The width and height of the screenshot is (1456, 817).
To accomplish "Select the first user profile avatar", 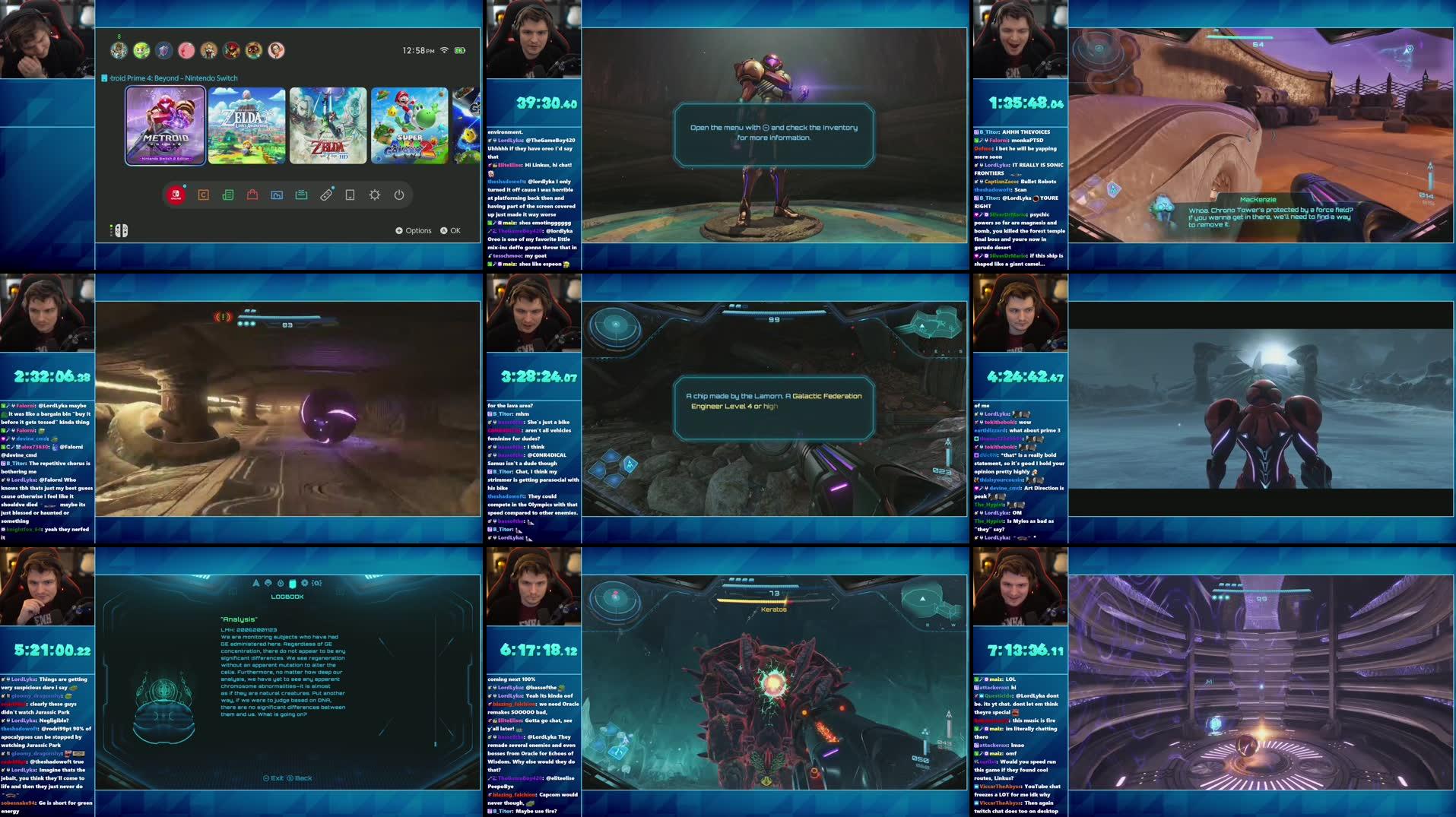I will click(x=119, y=50).
